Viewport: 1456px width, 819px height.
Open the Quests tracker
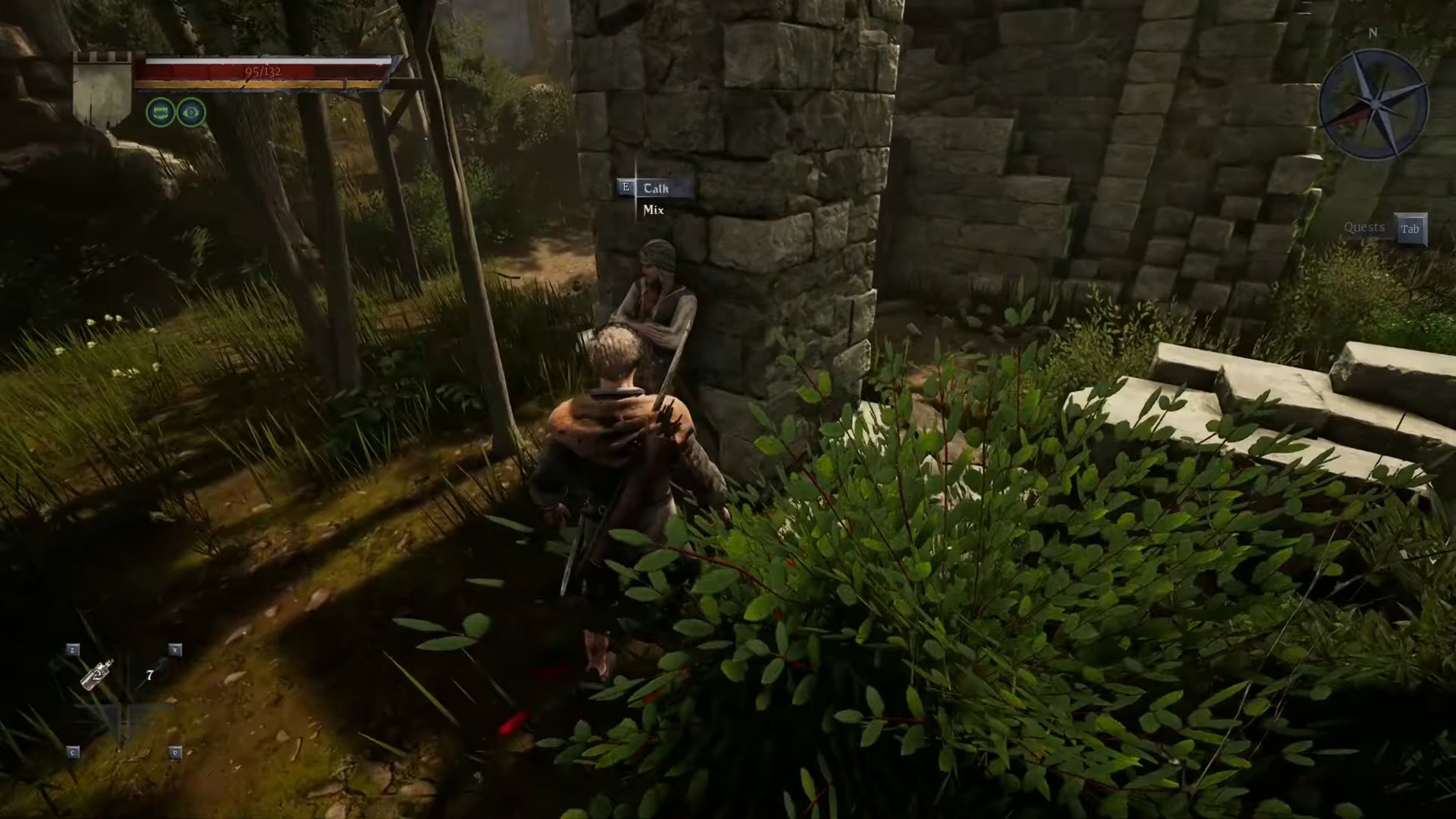click(1384, 229)
